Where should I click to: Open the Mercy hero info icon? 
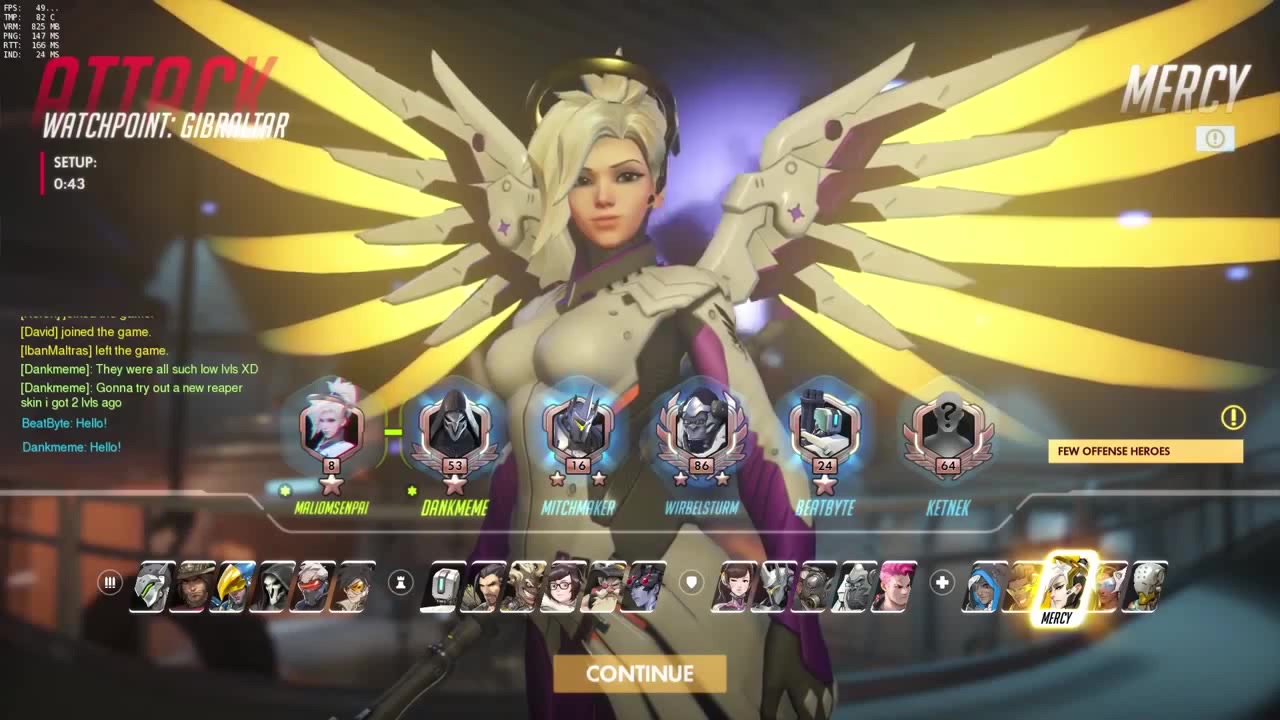1215,139
